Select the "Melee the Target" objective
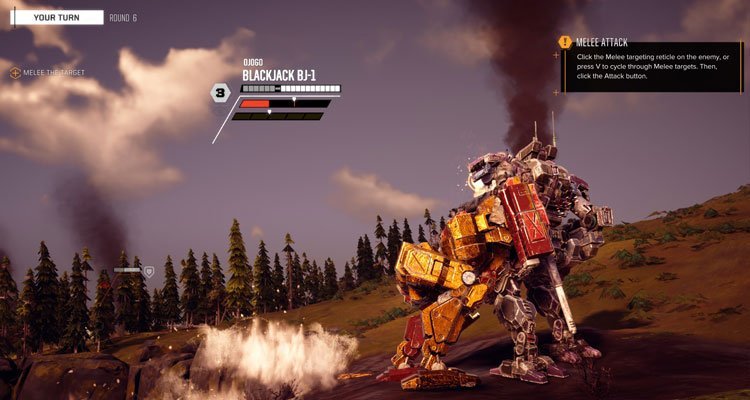750x400 pixels. point(49,73)
